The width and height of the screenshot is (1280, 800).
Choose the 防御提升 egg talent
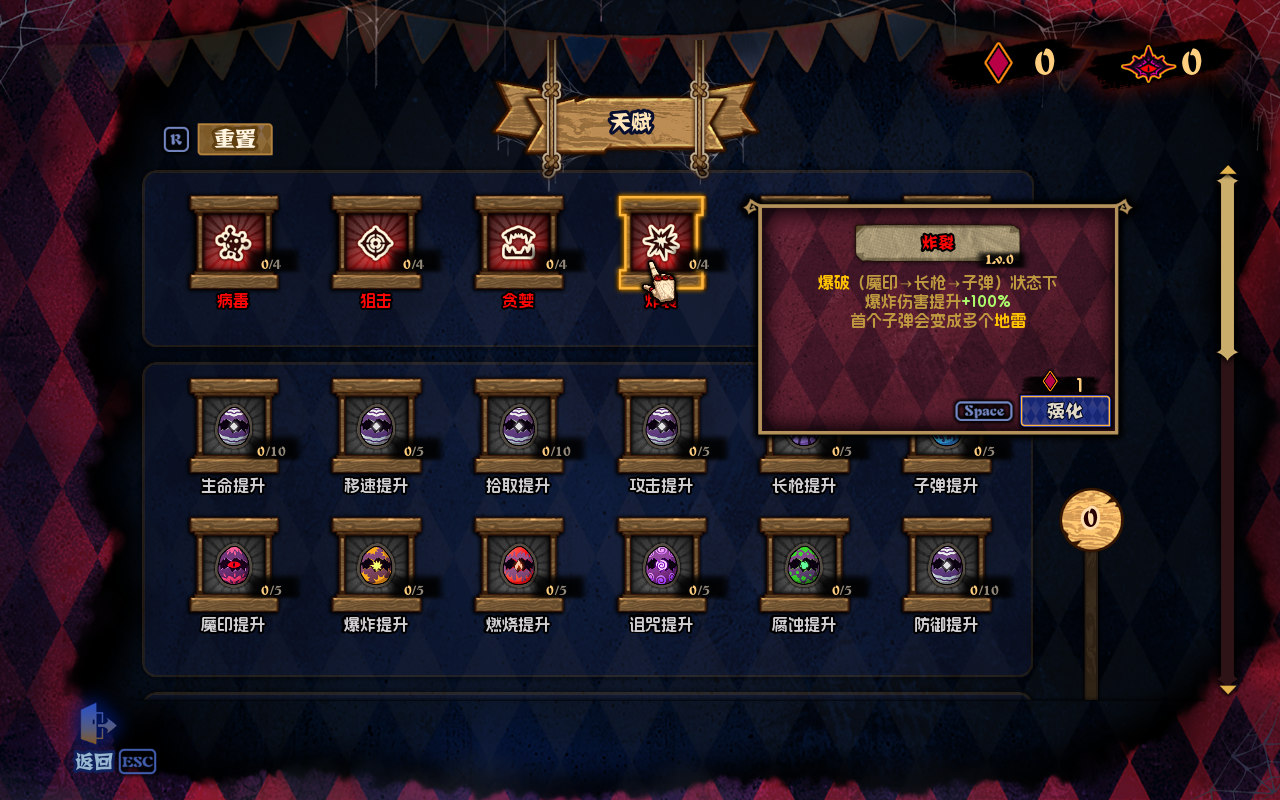[x=946, y=566]
